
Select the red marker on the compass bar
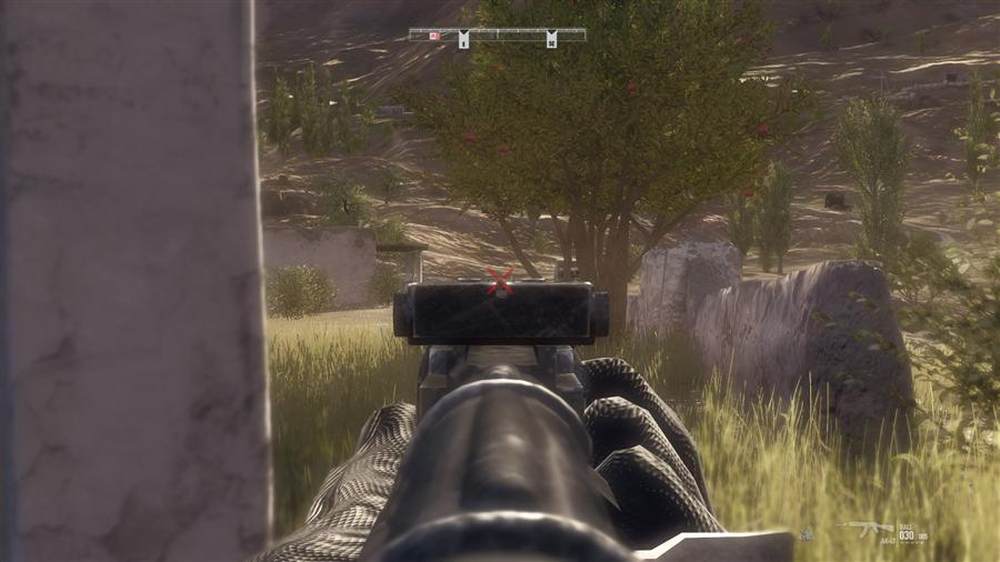pyautogui.click(x=434, y=36)
